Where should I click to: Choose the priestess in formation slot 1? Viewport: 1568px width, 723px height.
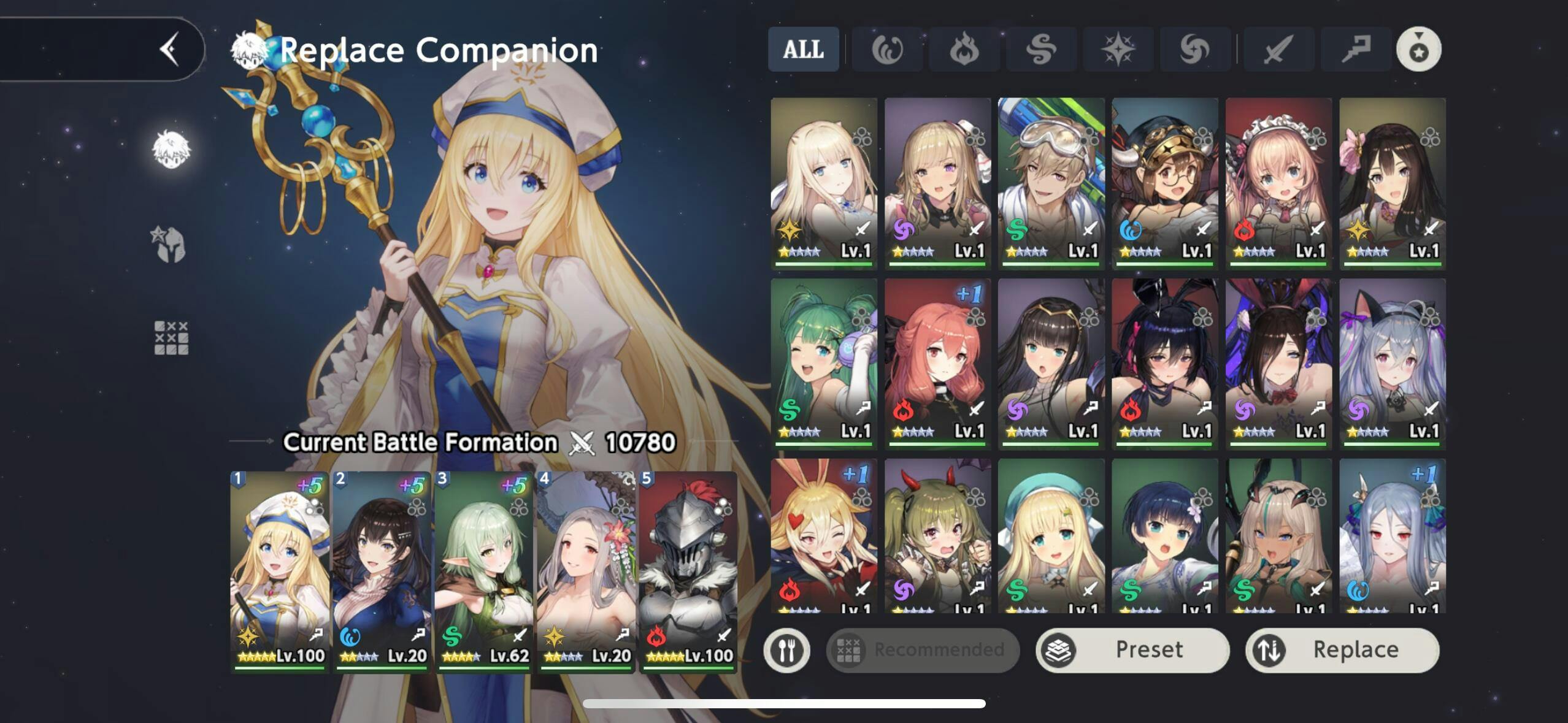280,570
